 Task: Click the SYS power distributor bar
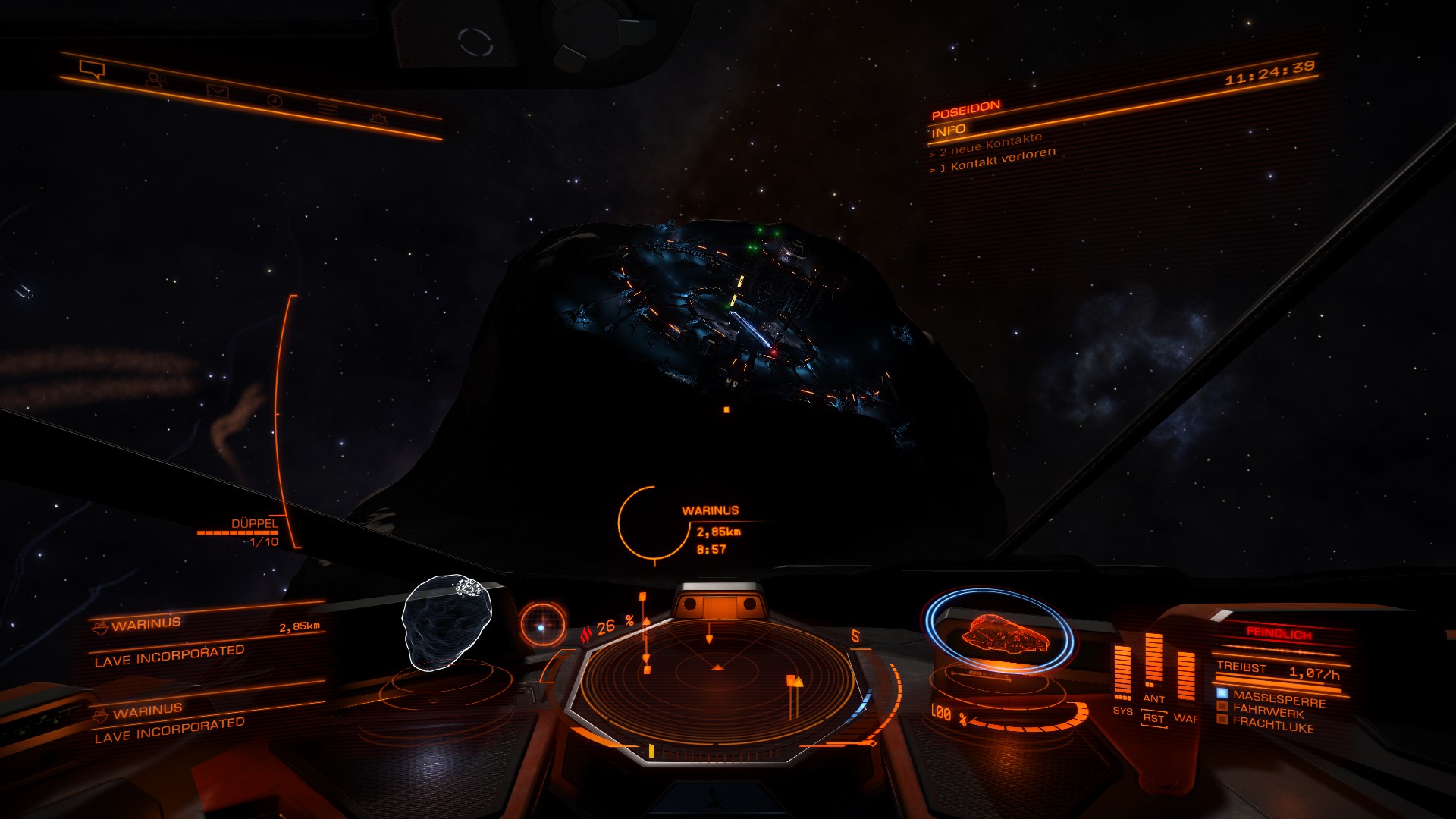pos(1122,673)
